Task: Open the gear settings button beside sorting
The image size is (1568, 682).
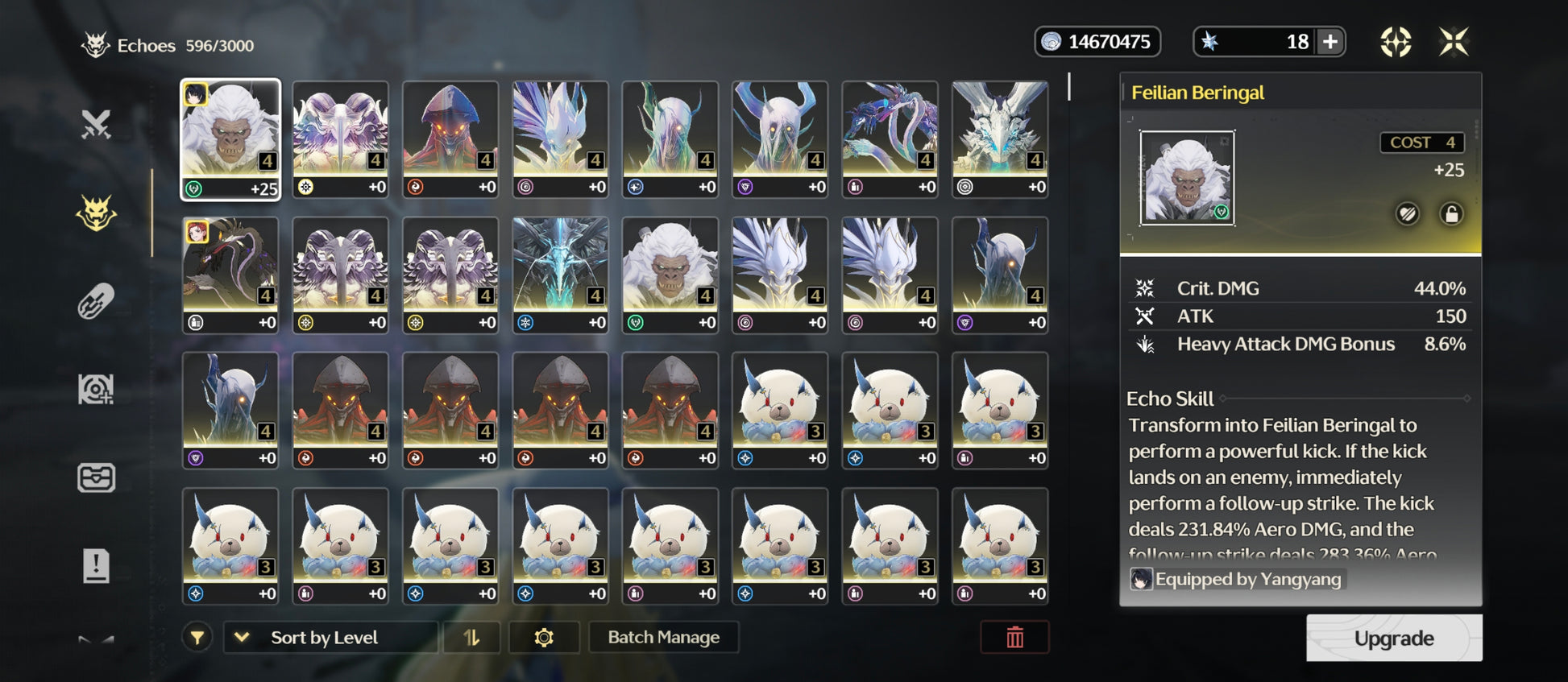Action: [x=544, y=638]
